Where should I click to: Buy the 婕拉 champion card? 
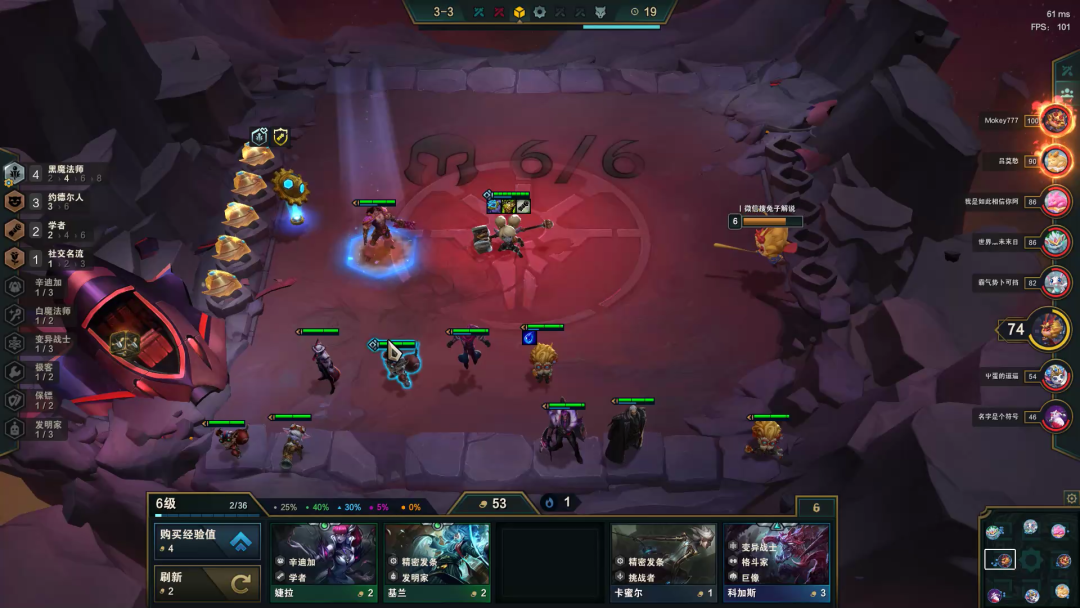tap(324, 561)
